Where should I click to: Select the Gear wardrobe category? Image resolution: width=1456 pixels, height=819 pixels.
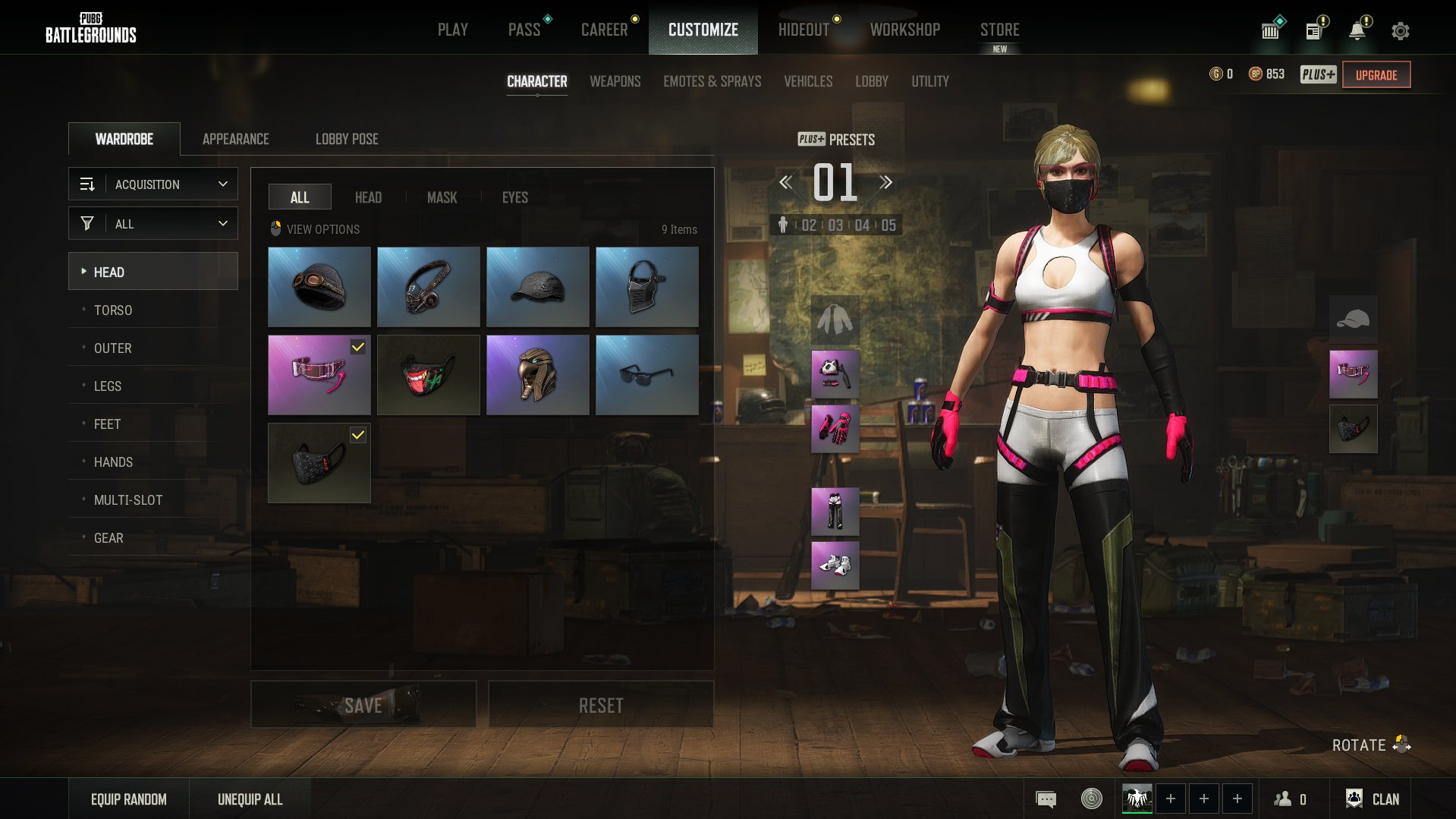point(108,537)
